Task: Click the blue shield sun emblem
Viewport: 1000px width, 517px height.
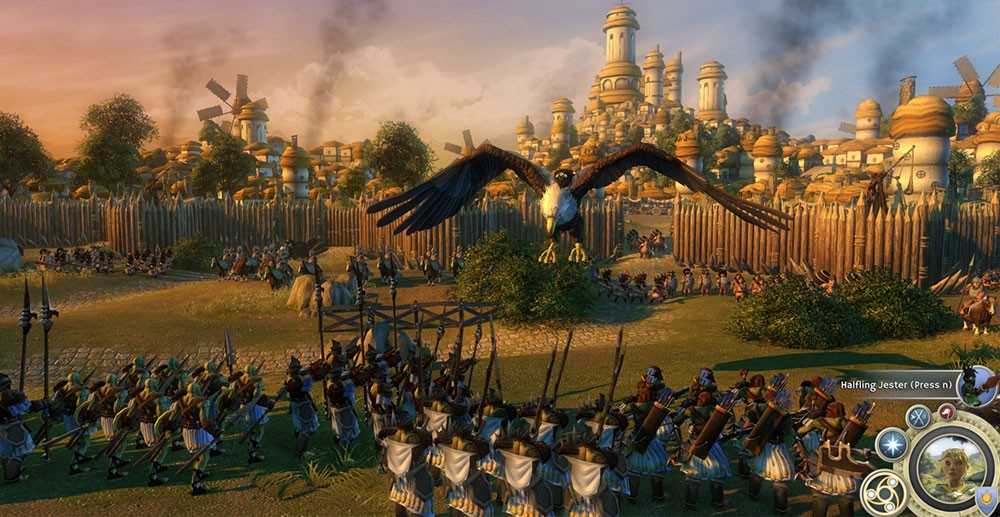Action: click(x=986, y=500)
